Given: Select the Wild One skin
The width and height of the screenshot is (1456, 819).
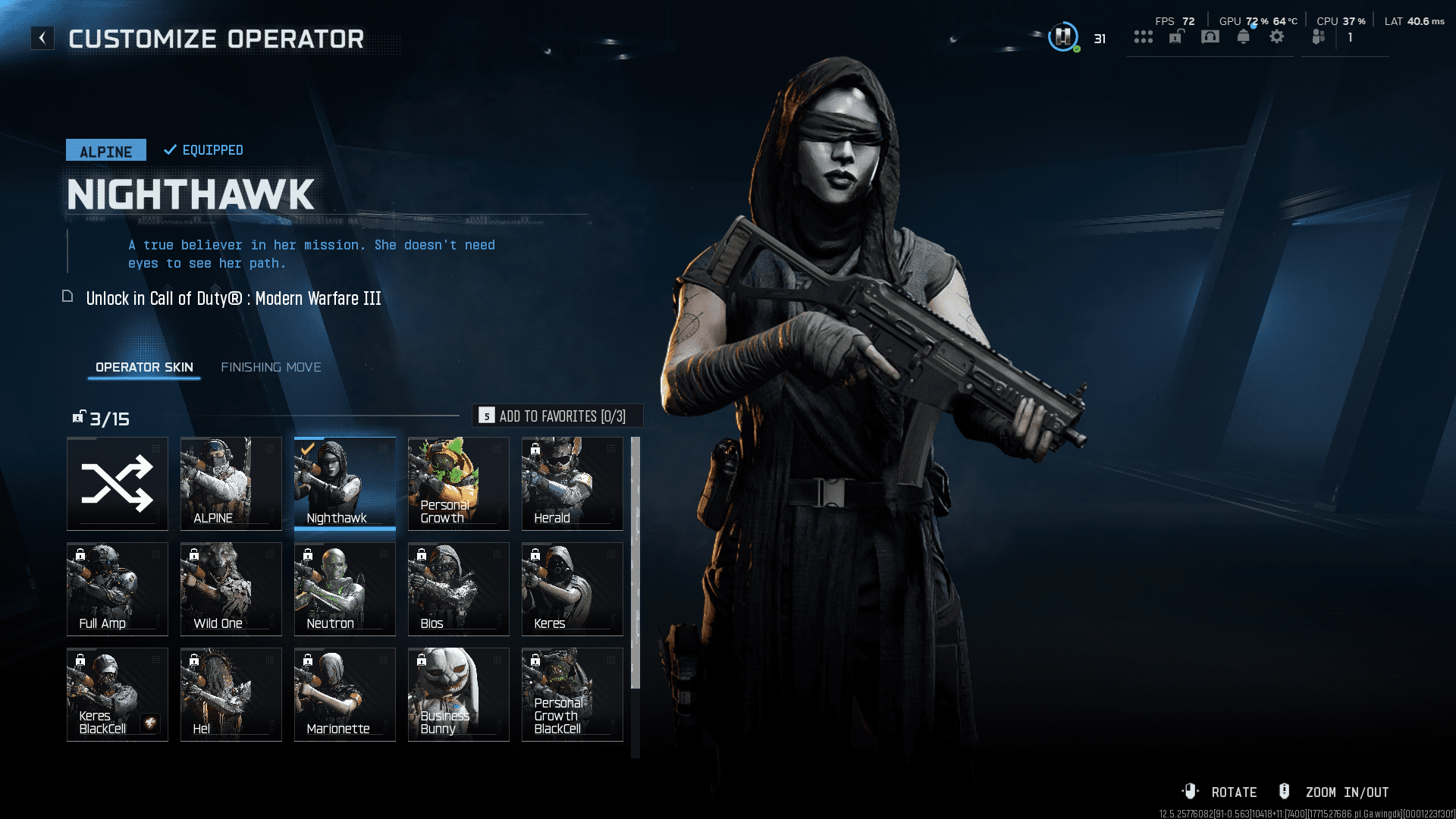Looking at the screenshot, I should click(x=231, y=589).
